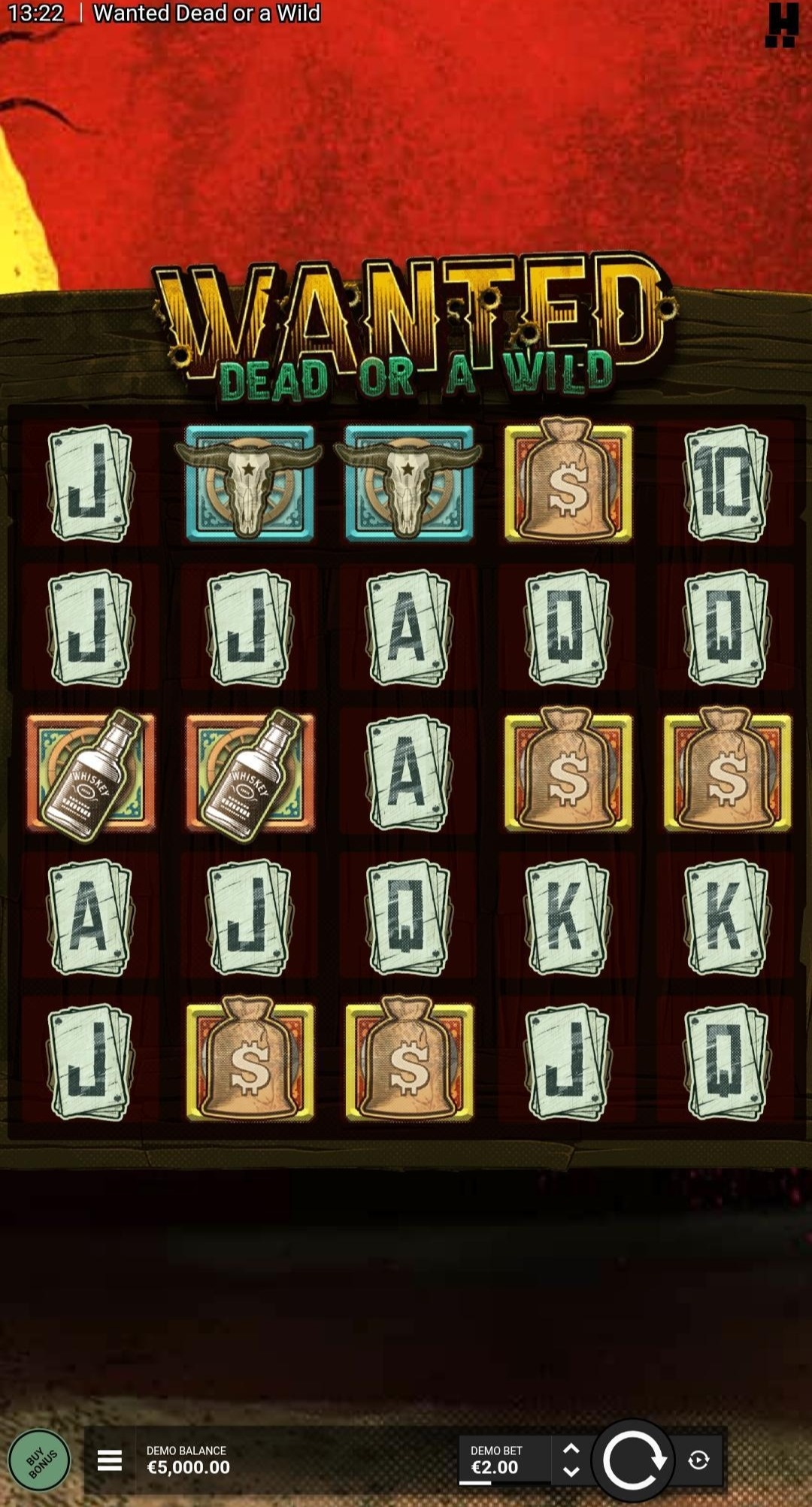Decrease the demo bet with the down arrow
Screen dimensions: 812x1507
571,1472
